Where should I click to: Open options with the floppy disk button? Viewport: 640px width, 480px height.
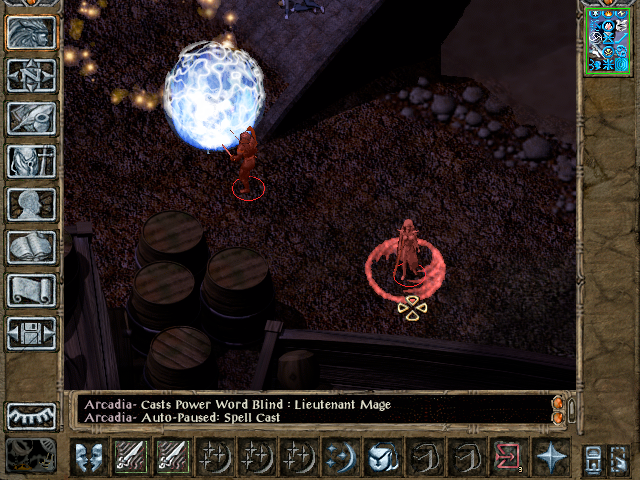click(x=32, y=332)
